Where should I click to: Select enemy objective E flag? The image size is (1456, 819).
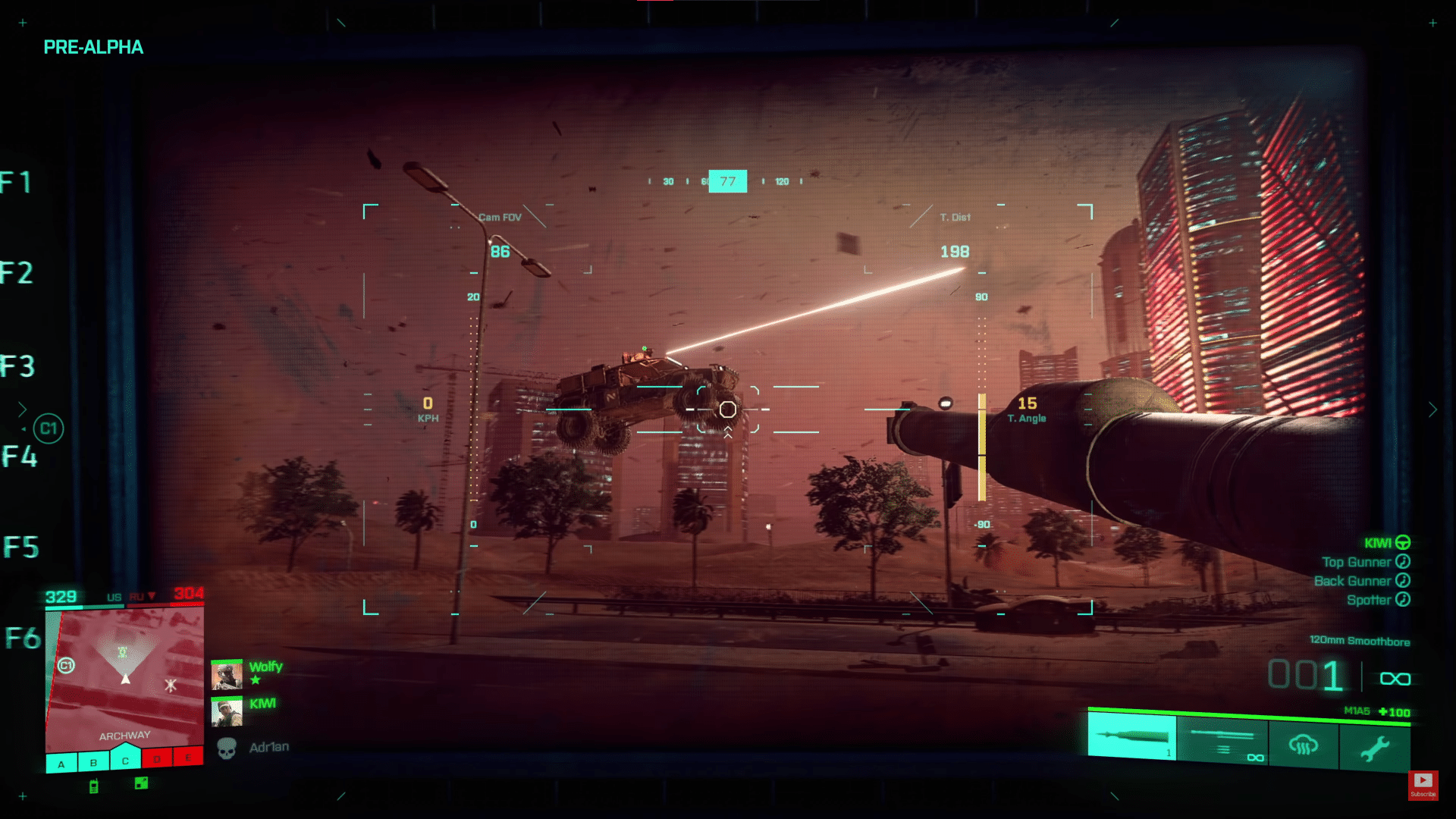coord(188,757)
